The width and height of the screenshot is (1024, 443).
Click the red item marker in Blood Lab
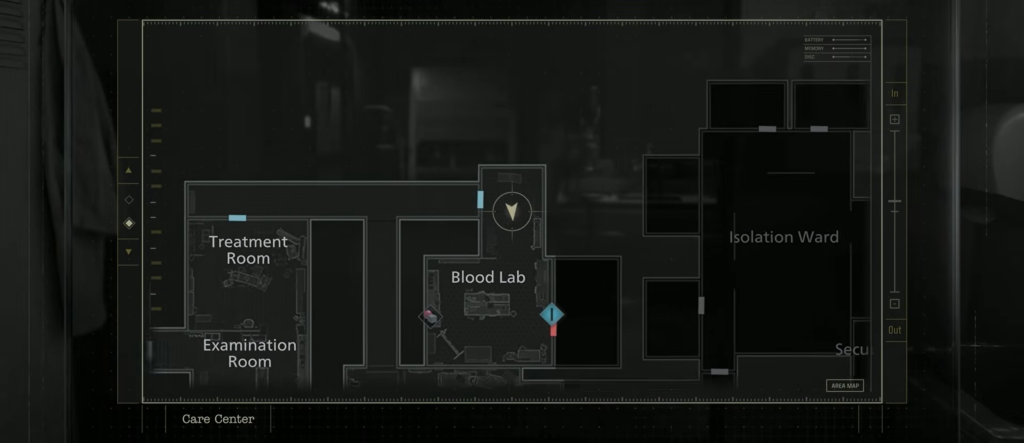pos(430,316)
